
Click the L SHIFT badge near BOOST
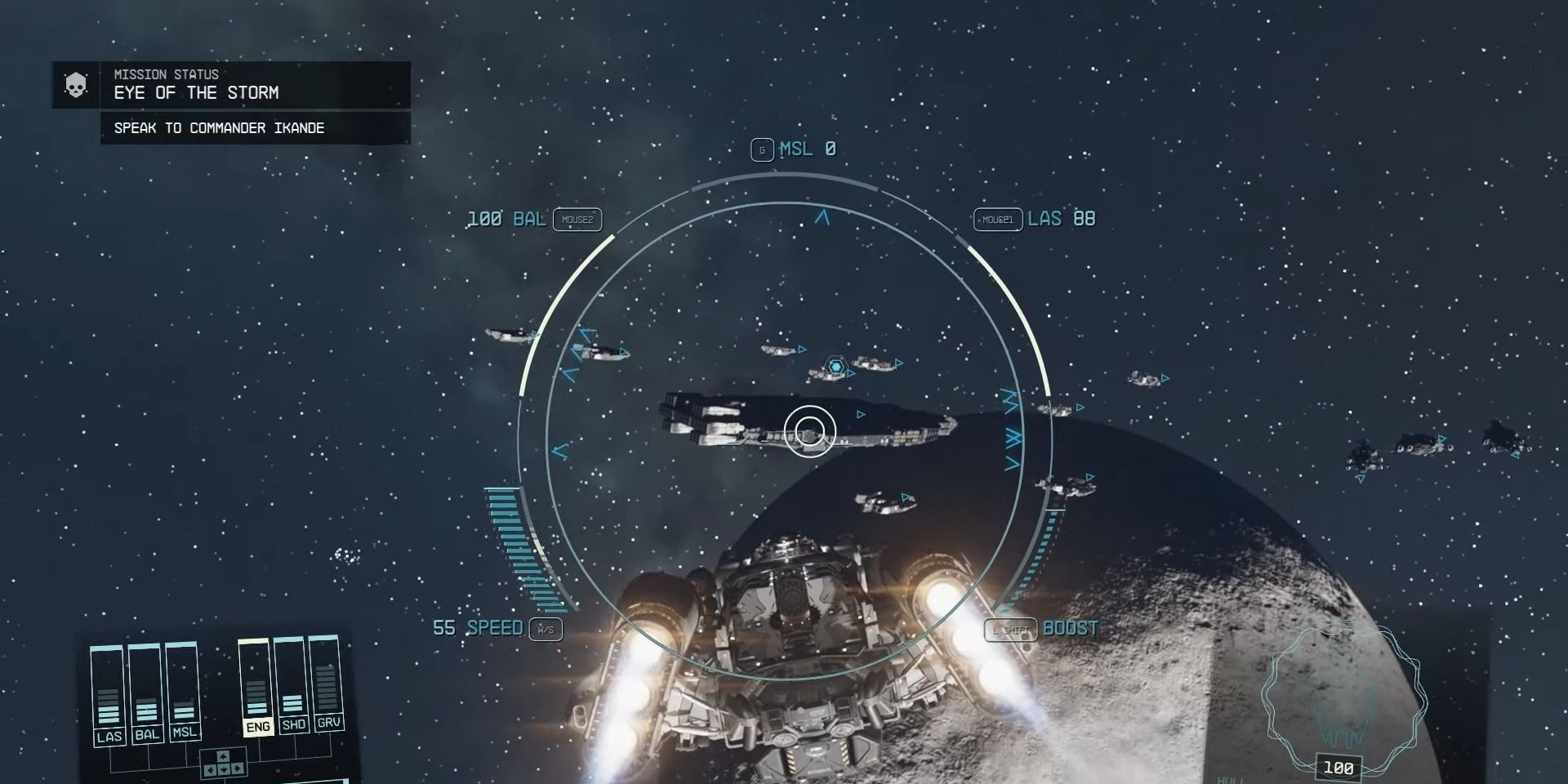tap(1009, 629)
